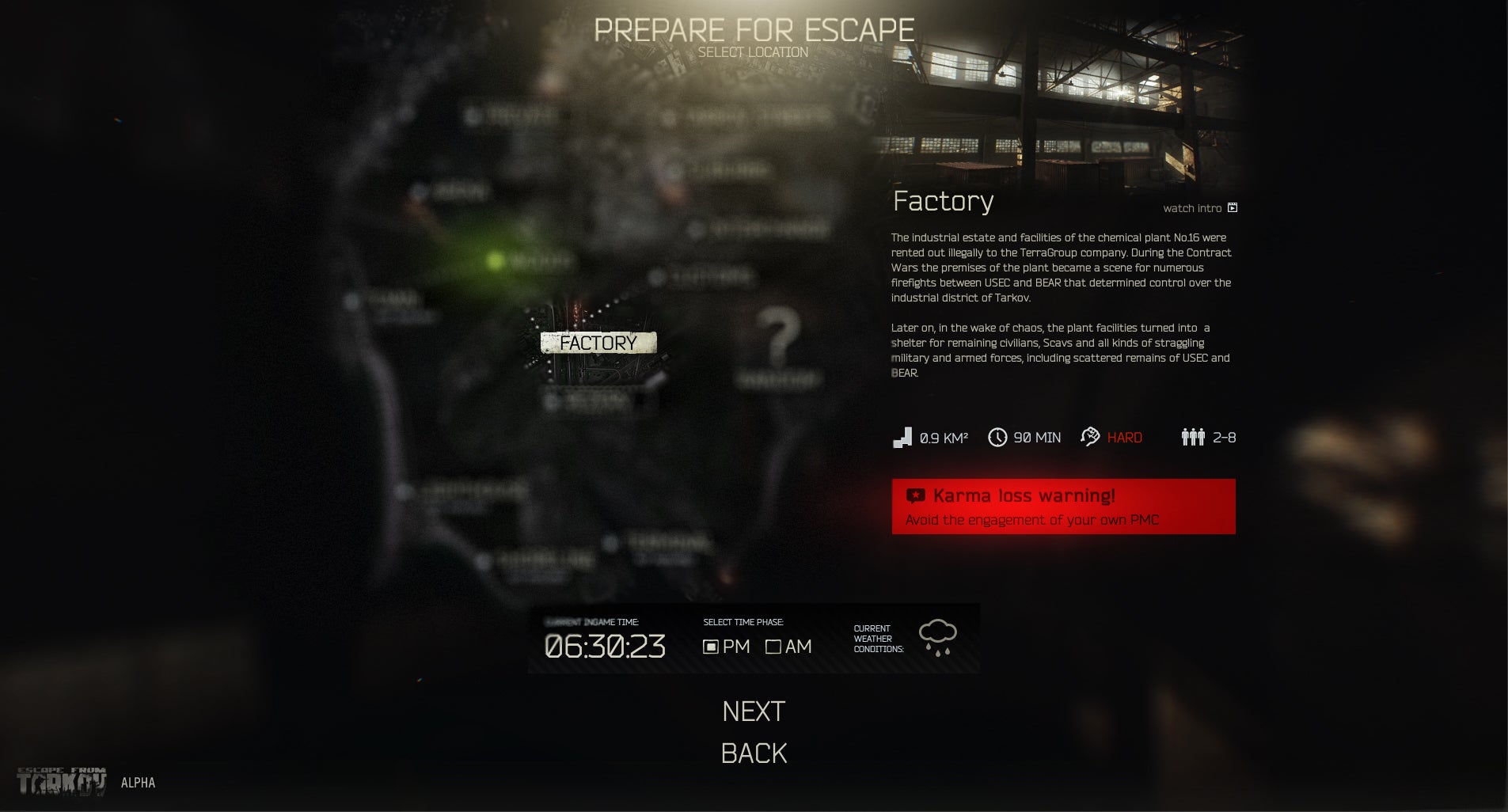Click the SELECT LOCATION heading
The width and height of the screenshot is (1508, 812).
(x=754, y=52)
